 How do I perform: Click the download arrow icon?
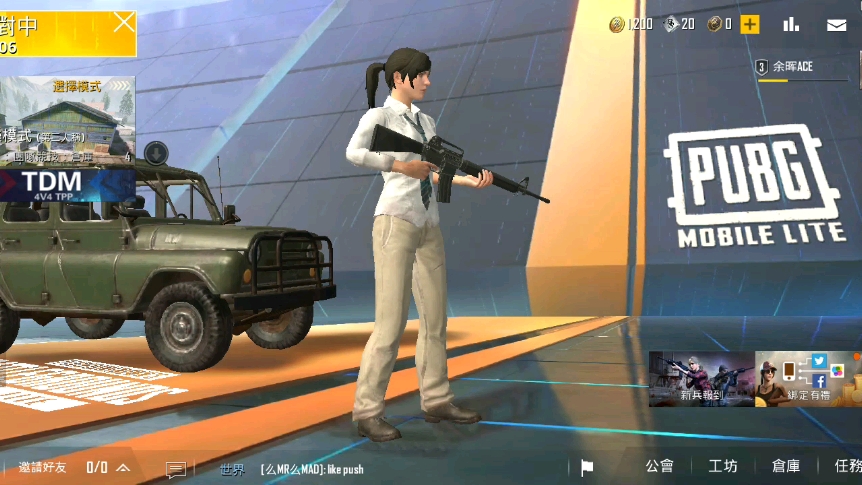point(155,152)
